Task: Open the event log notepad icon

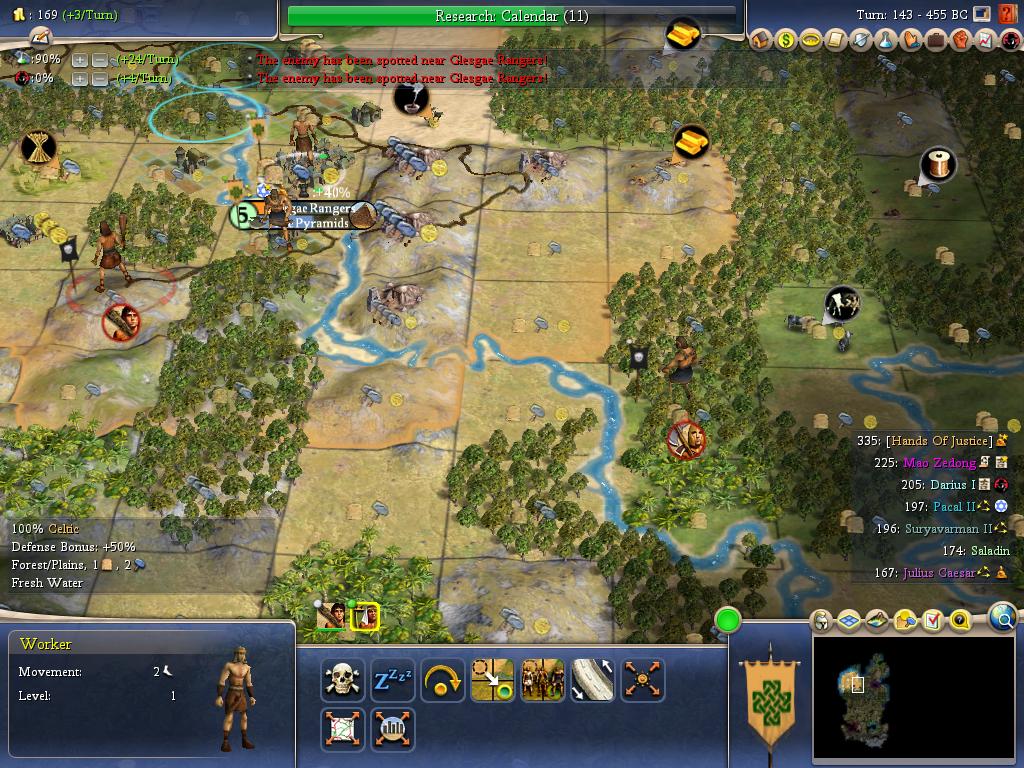Action: coord(40,37)
